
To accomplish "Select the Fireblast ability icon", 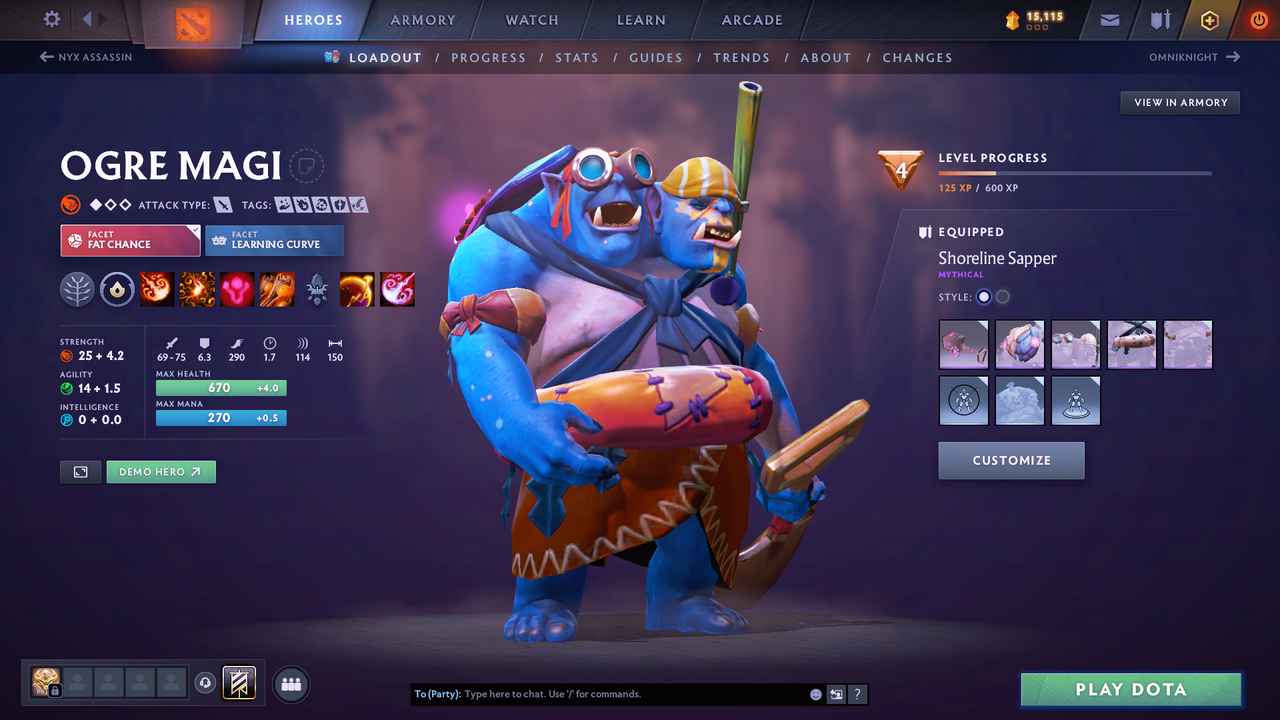I will click(157, 289).
